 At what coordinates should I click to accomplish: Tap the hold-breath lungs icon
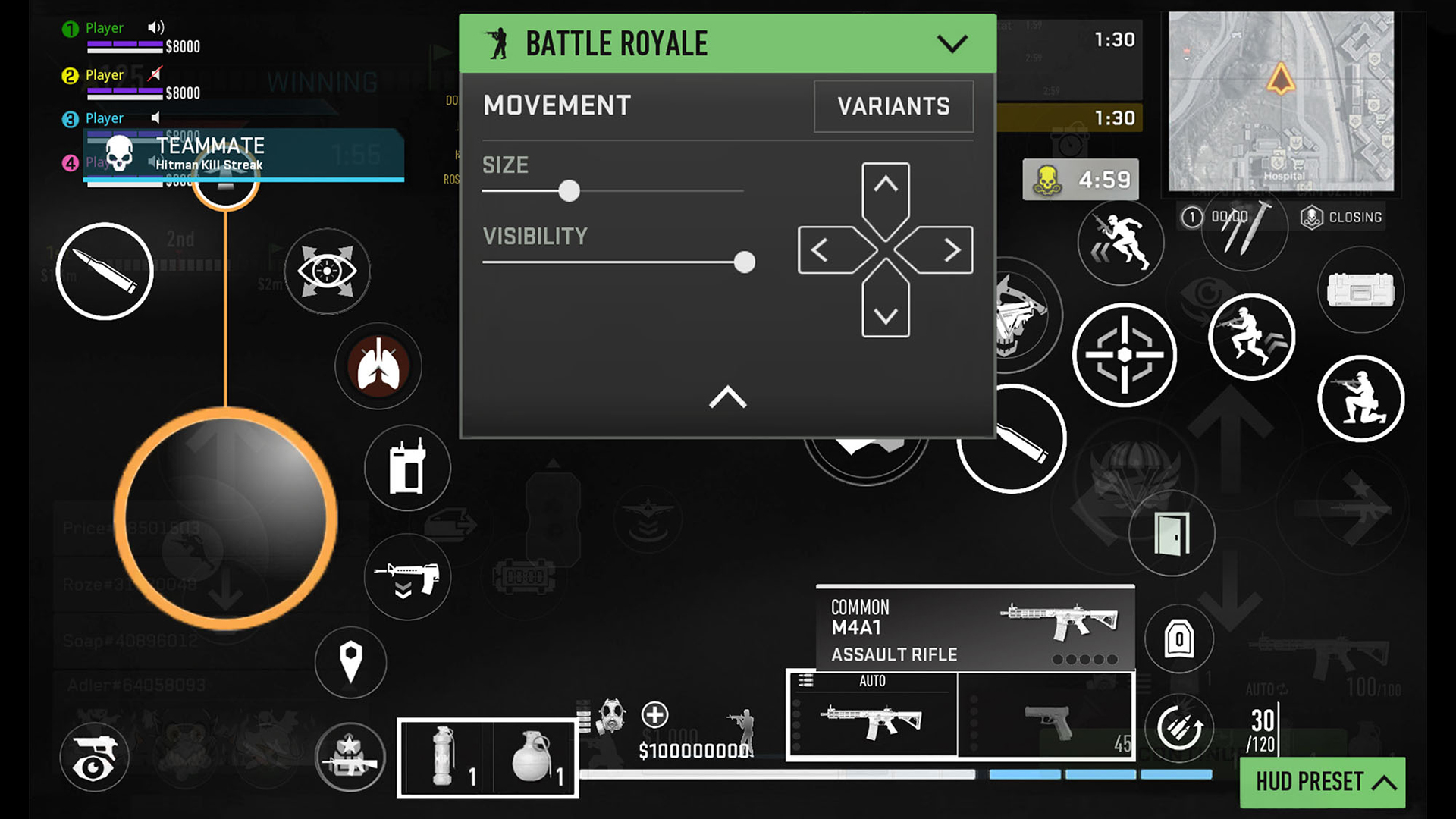point(379,366)
